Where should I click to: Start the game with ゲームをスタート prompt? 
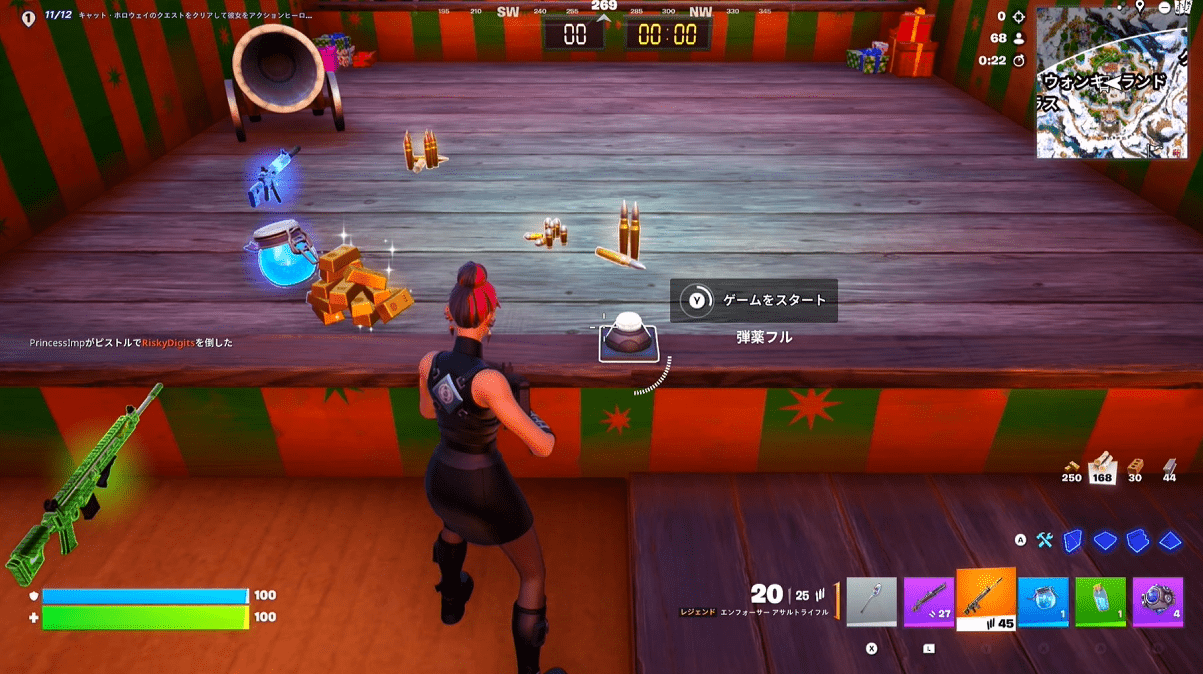tap(753, 300)
